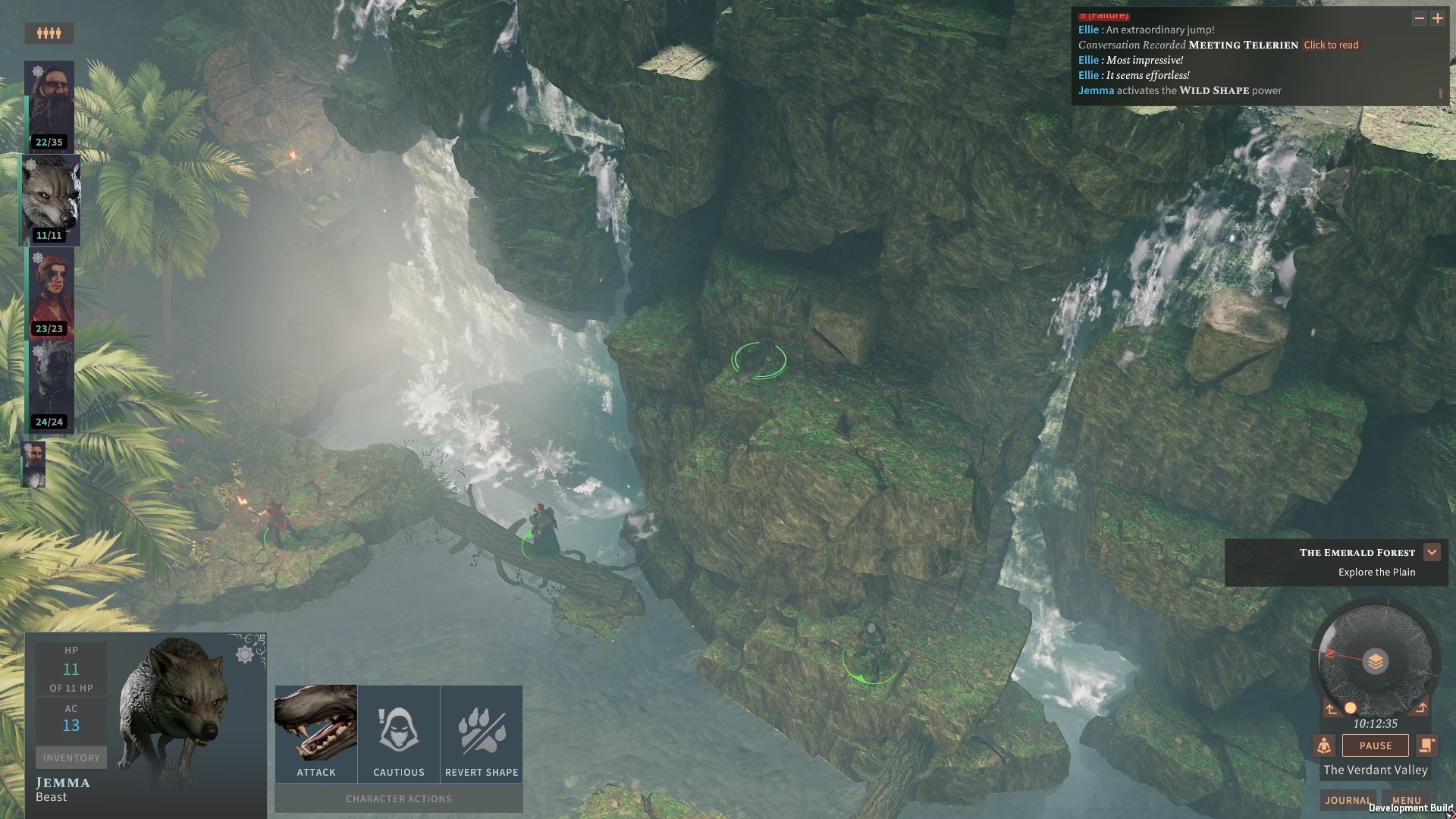Viewport: 1456px width, 819px height.
Task: Toggle the Pause of game time
Action: click(x=1376, y=745)
